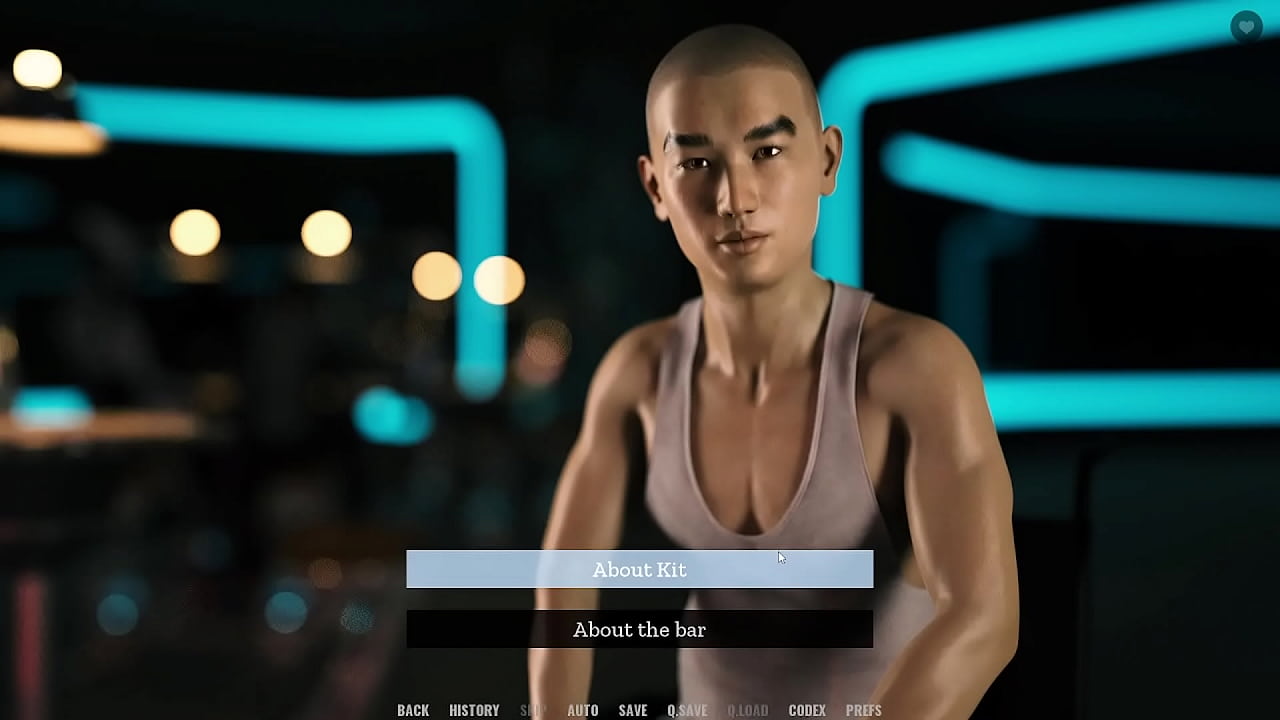The image size is (1280, 720).
Task: Choose the "About Kit" dialogue option
Action: [x=639, y=569]
